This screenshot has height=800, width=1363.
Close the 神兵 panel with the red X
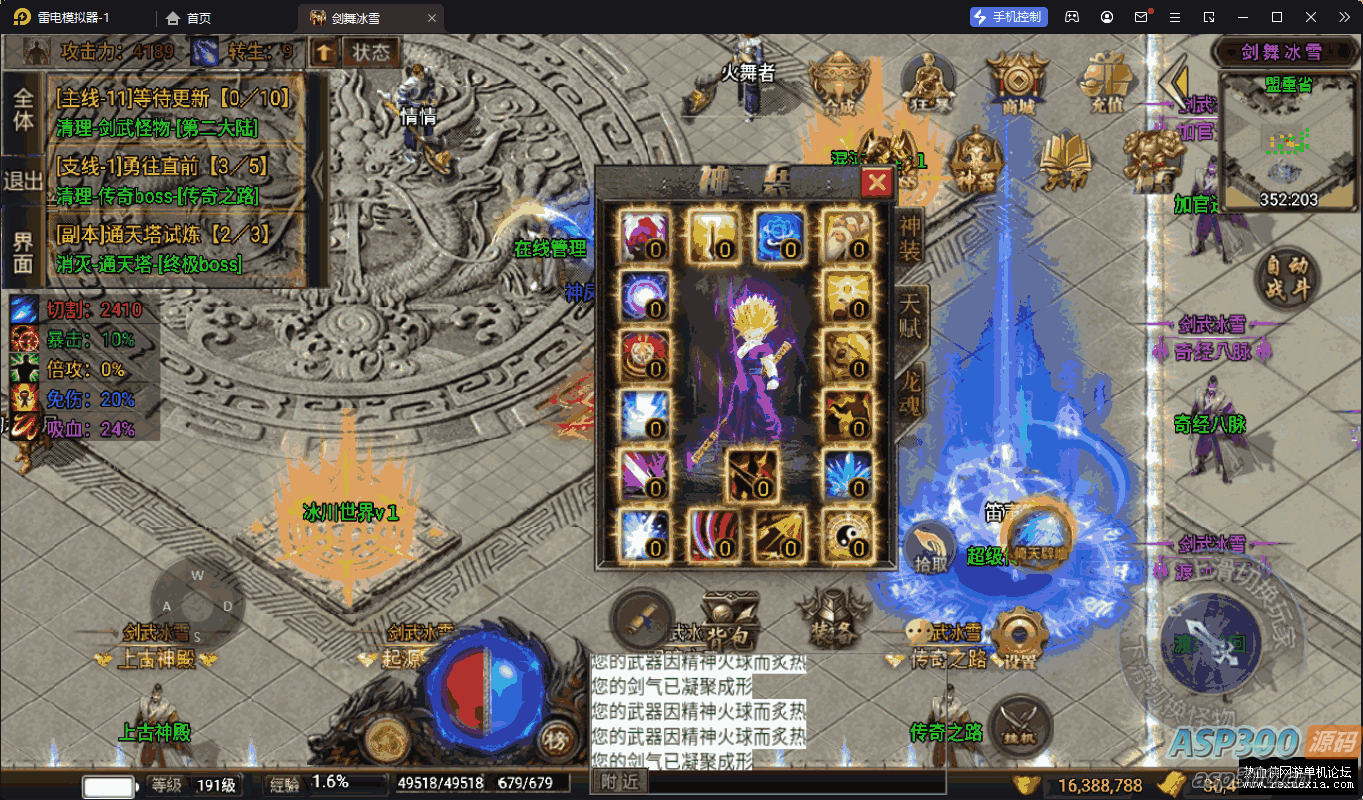click(877, 181)
